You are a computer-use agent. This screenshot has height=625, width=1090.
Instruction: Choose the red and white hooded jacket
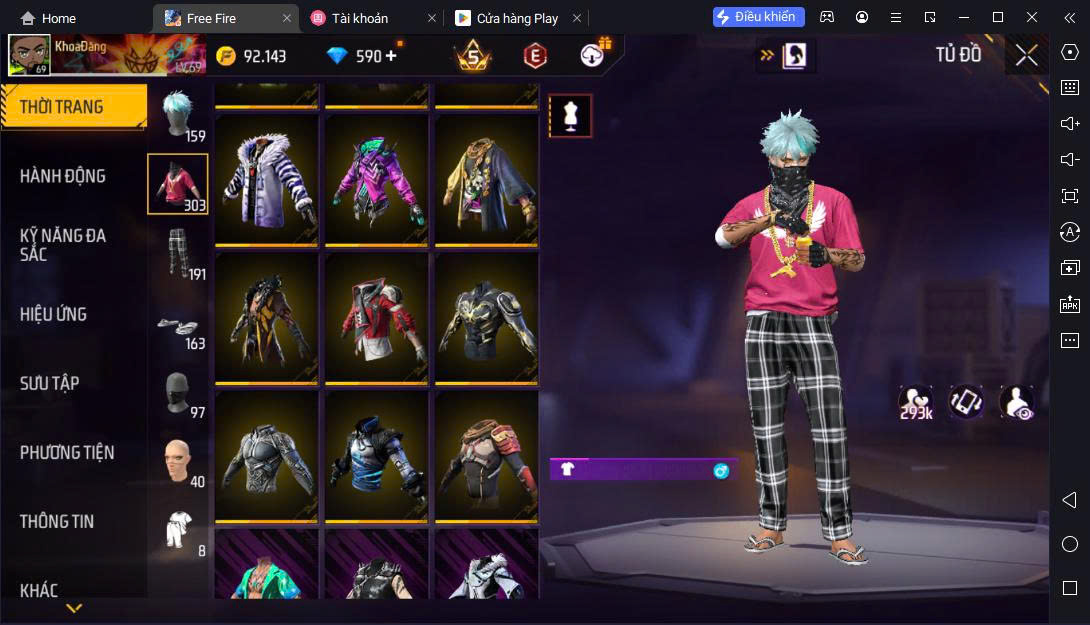pos(376,317)
